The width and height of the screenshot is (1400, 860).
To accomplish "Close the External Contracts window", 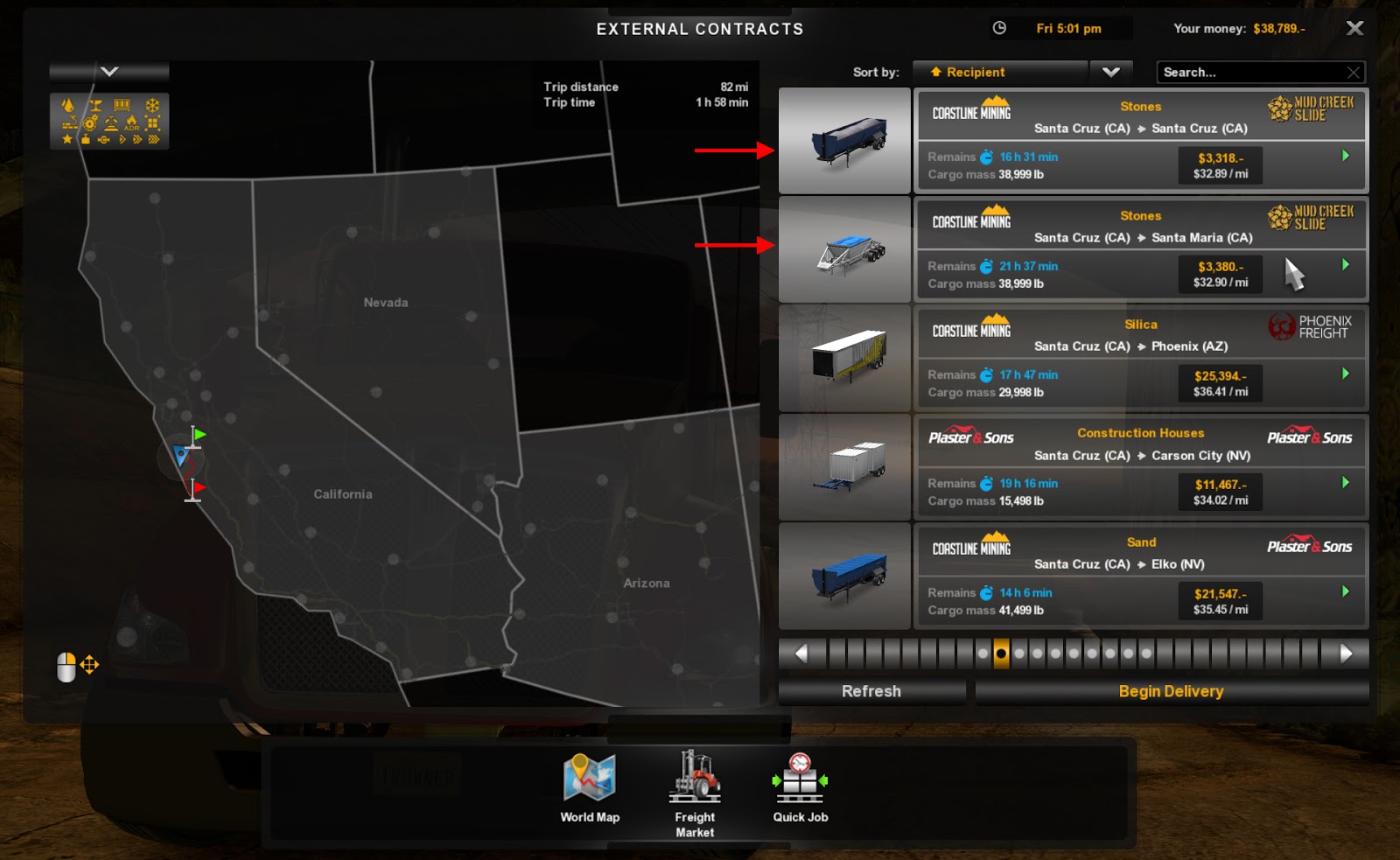I will (x=1354, y=28).
